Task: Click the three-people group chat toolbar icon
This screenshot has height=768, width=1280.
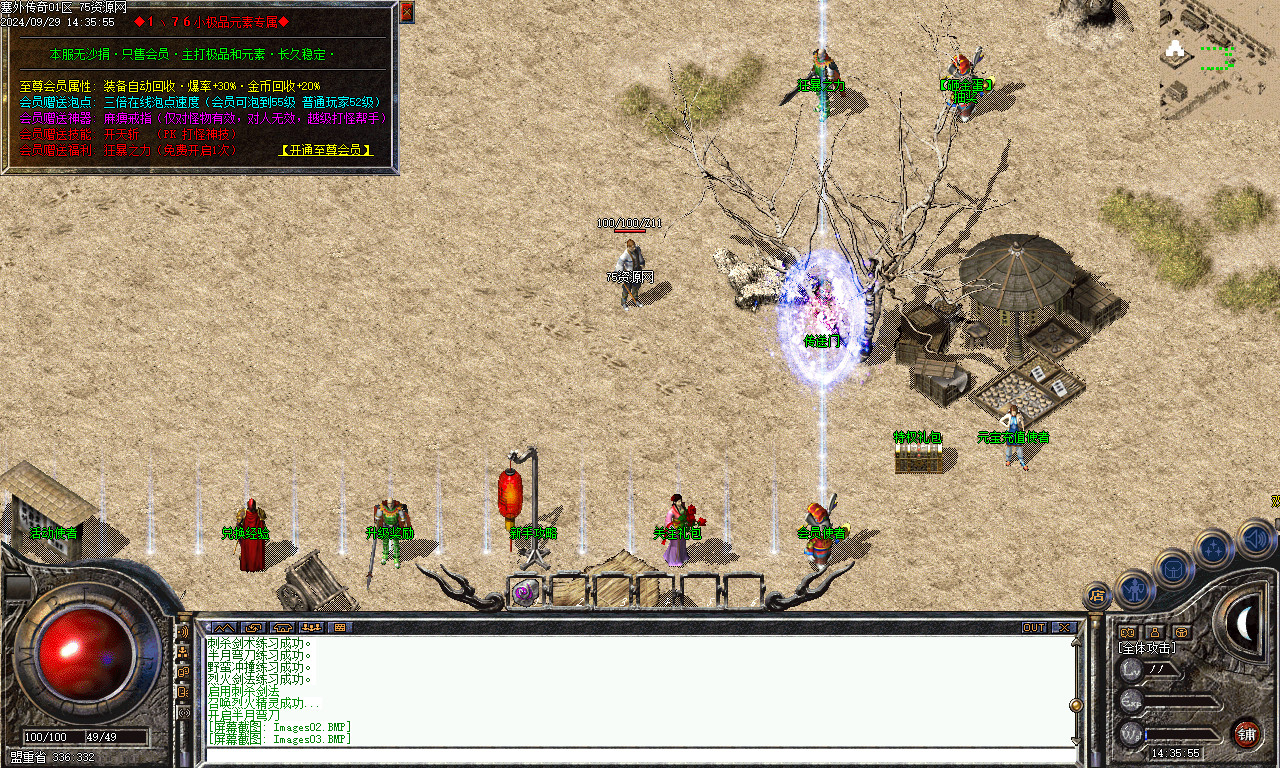Action: (x=310, y=627)
